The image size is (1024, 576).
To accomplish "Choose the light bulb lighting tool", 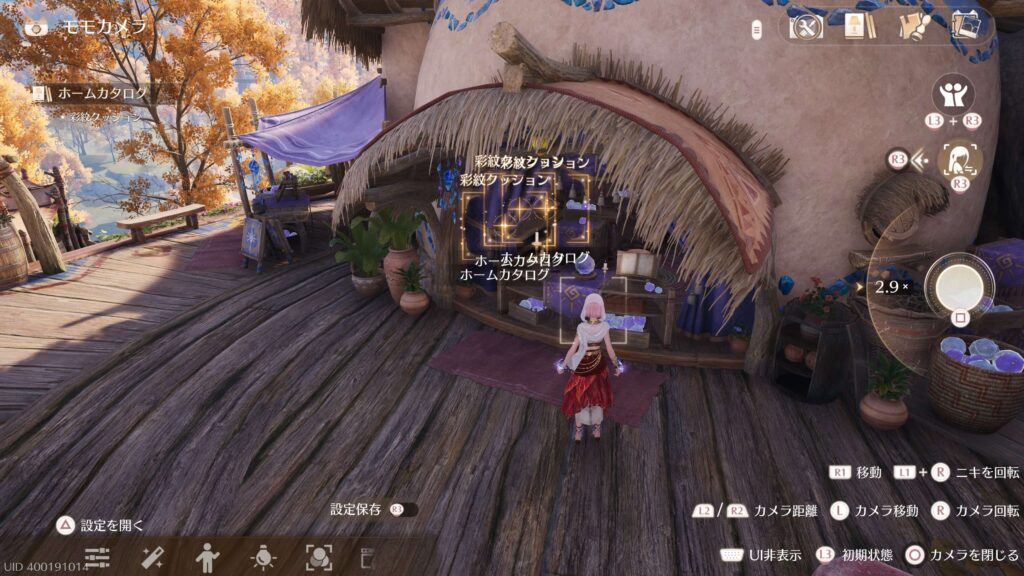I will (x=263, y=557).
